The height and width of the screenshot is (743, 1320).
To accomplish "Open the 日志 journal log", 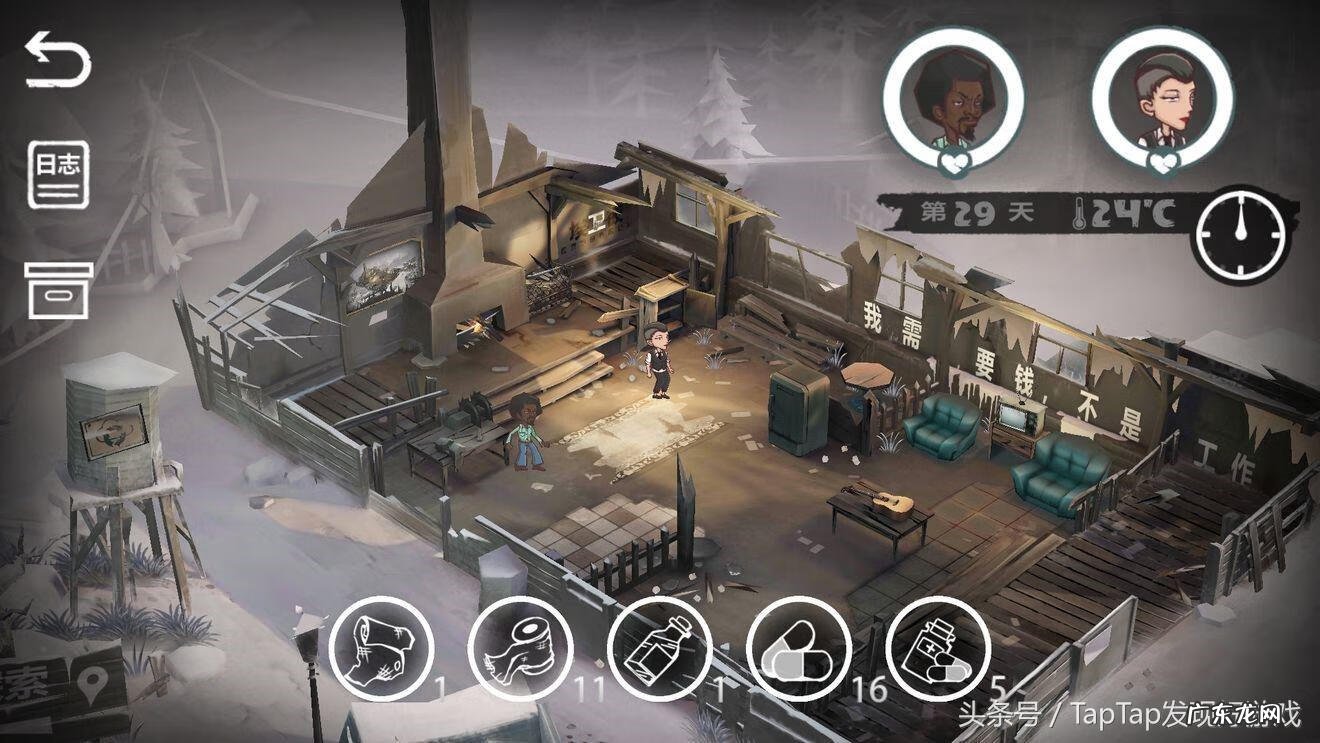I will coord(58,175).
